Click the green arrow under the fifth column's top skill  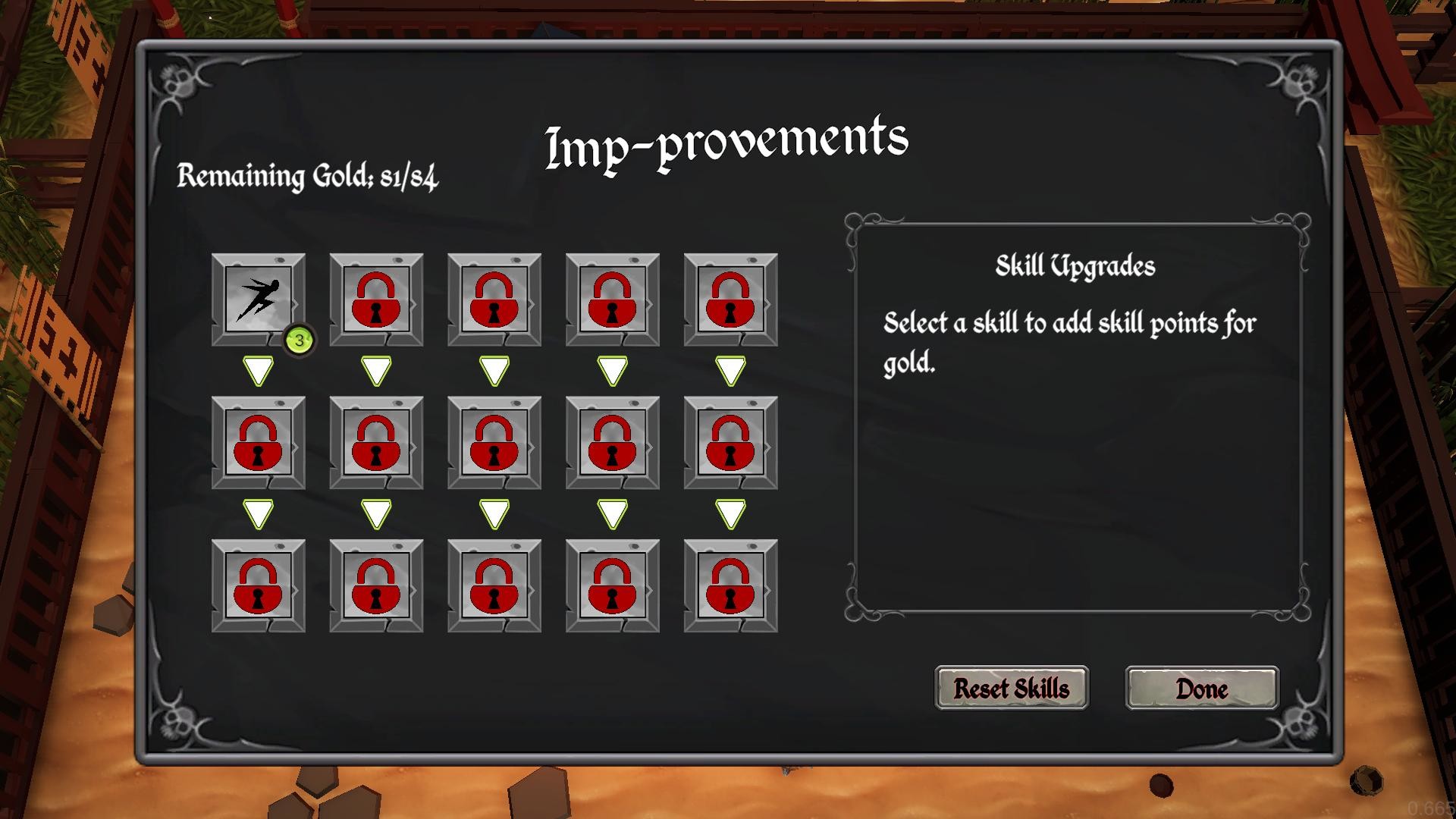(730, 369)
